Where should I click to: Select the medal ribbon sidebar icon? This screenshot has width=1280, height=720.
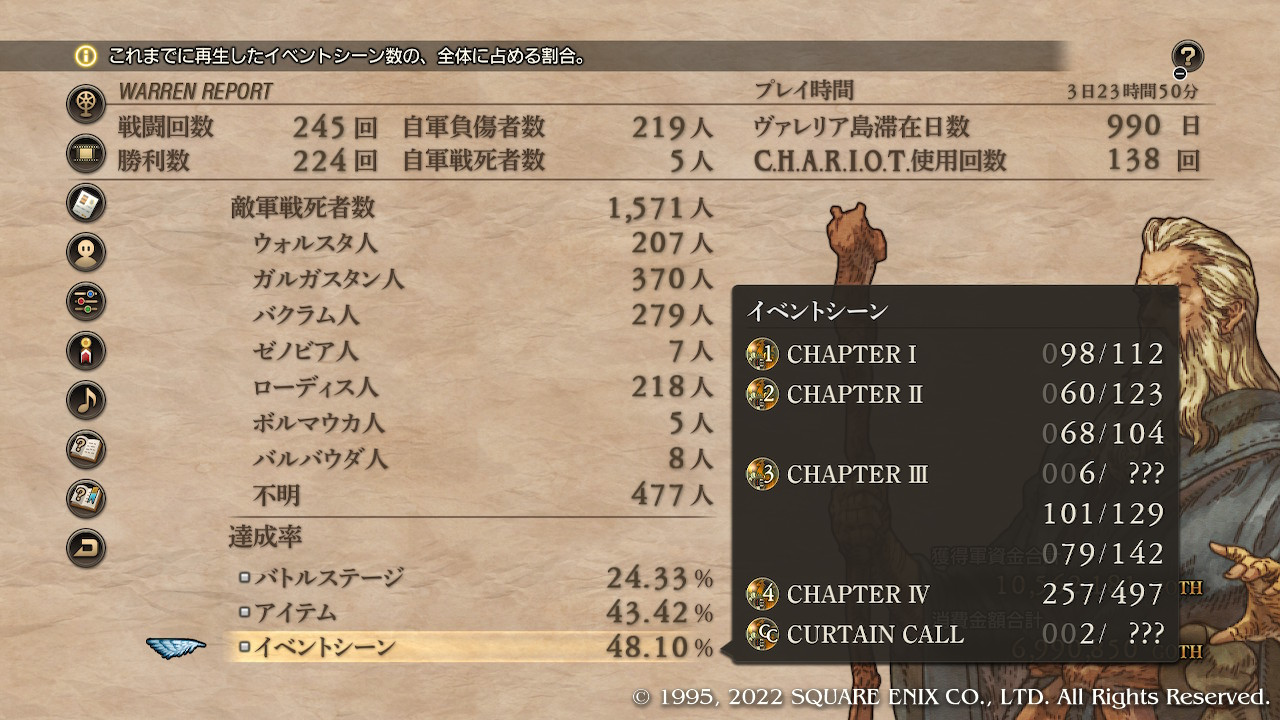[87, 350]
